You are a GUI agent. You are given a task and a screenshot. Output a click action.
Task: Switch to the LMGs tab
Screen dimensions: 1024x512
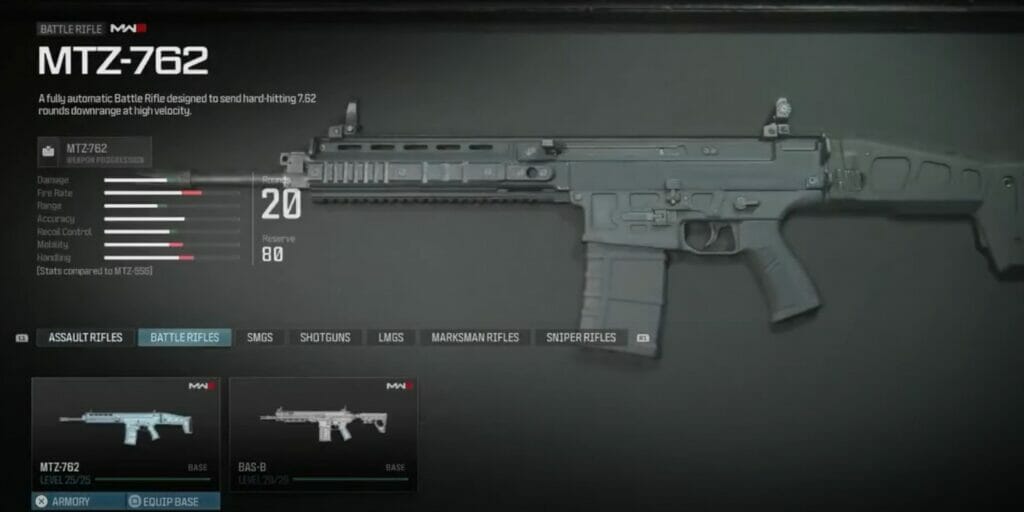[391, 338]
